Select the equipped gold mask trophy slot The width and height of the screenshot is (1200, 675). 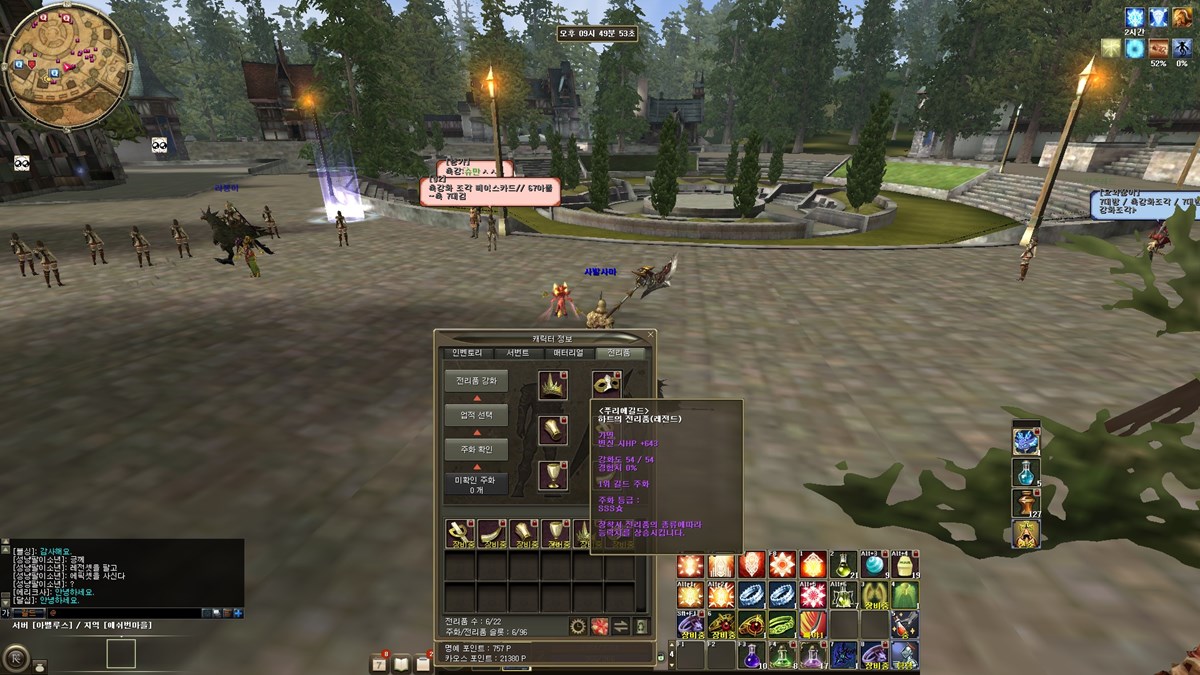606,385
